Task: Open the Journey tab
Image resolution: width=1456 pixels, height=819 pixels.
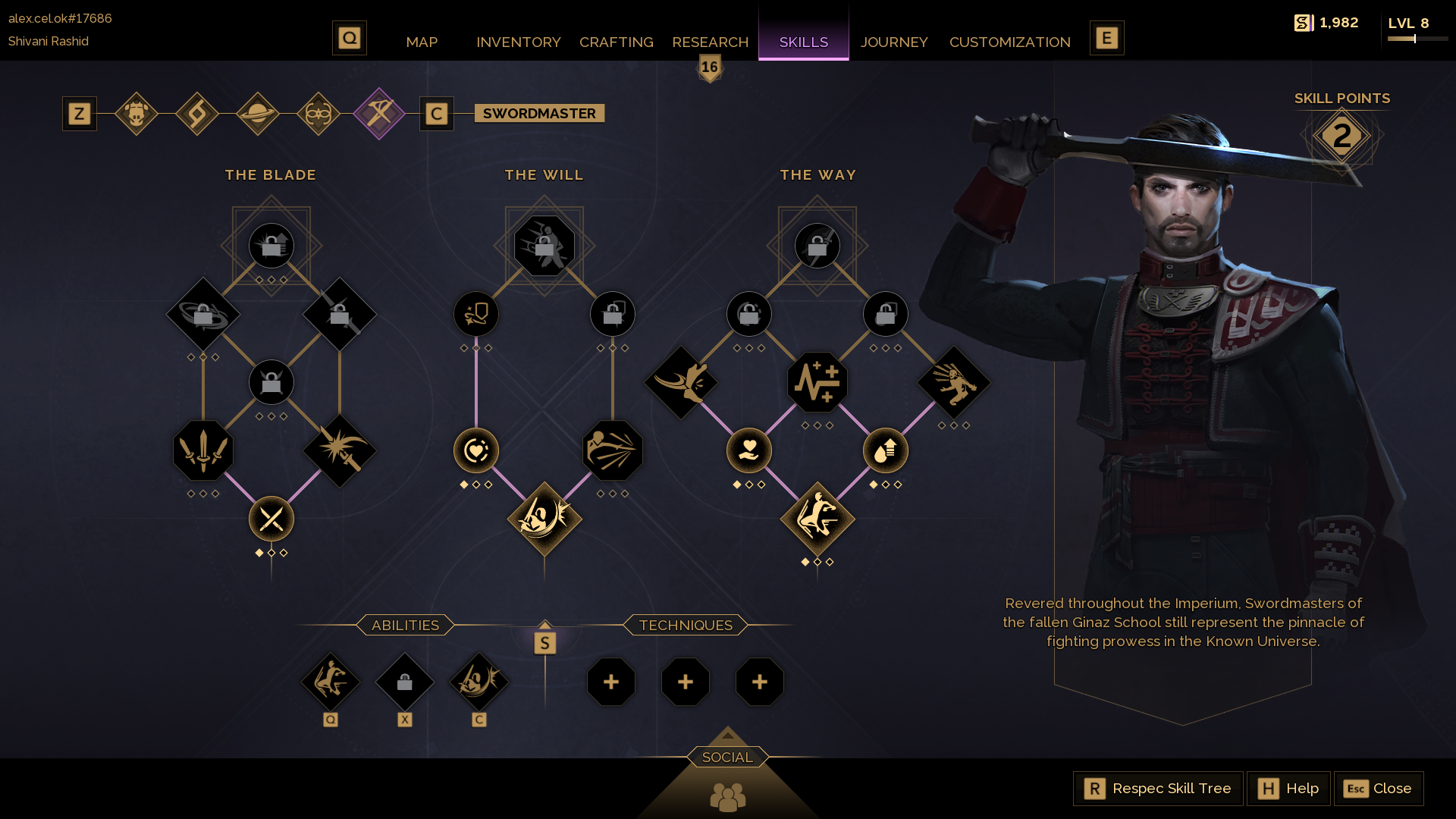Action: (894, 42)
